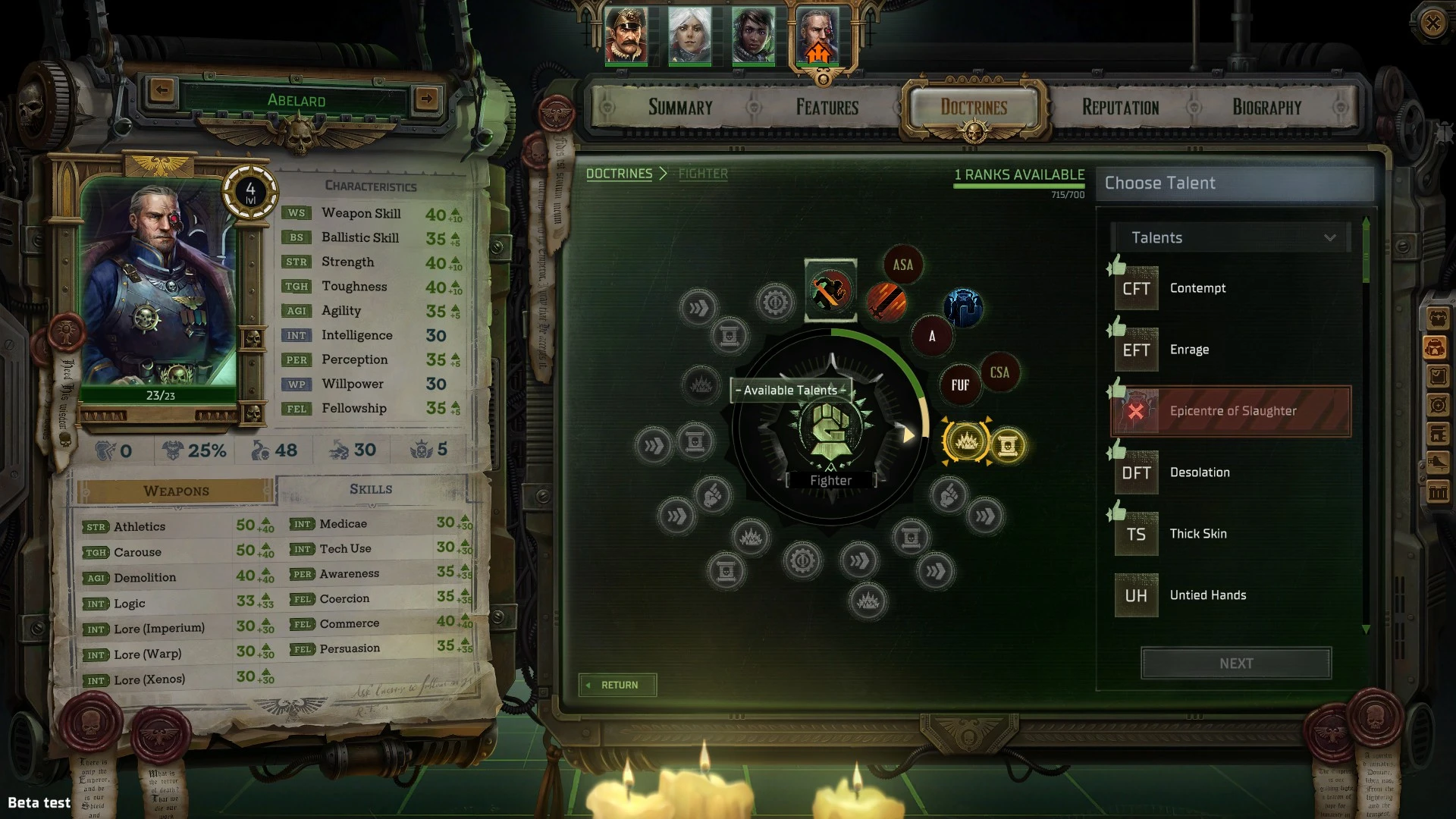The width and height of the screenshot is (1456, 819).
Task: Switch to the Skills panel tab
Action: [371, 490]
